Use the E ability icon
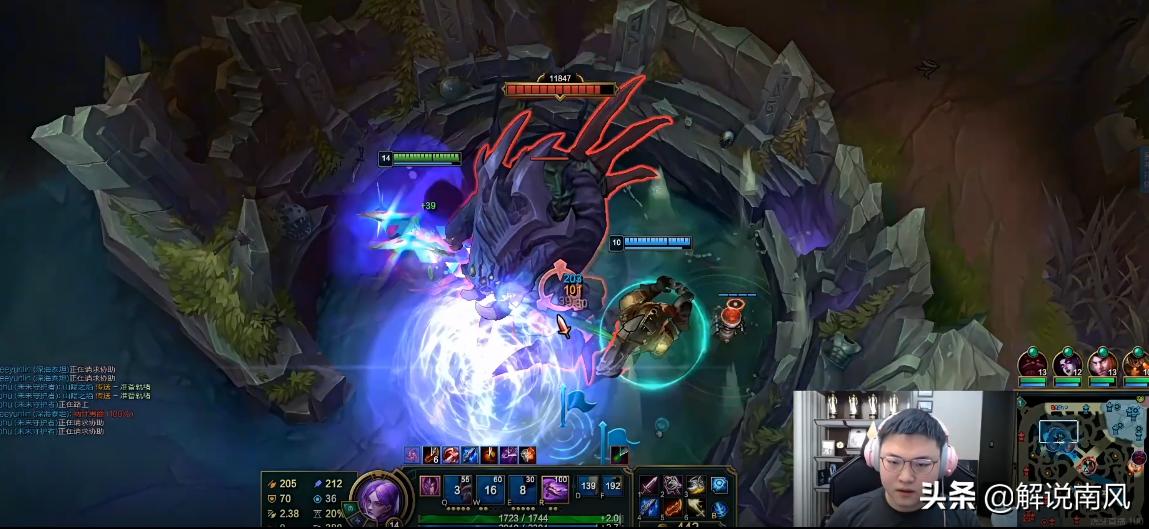 [x=523, y=489]
